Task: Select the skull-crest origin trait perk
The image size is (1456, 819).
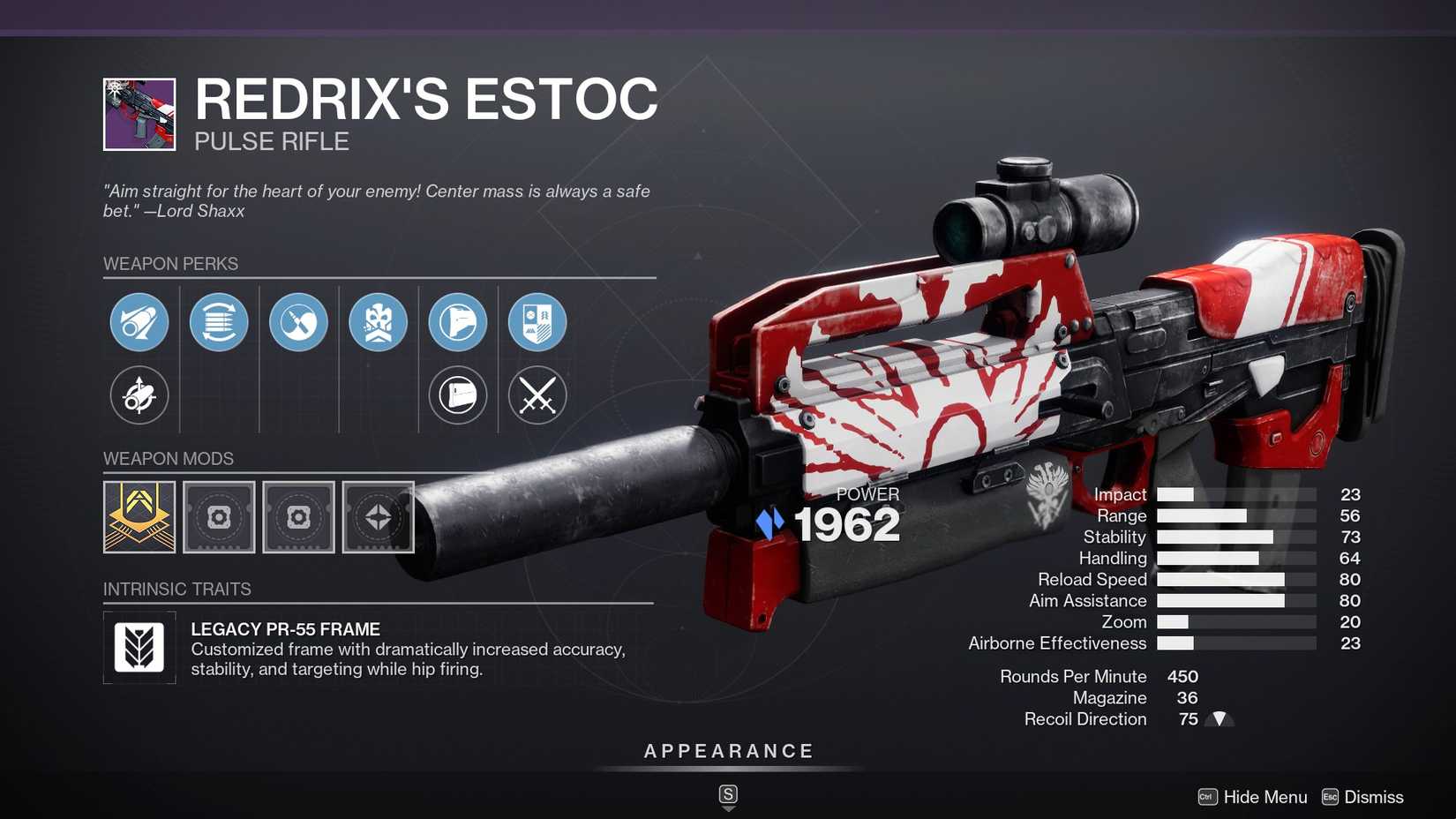Action: [378, 322]
